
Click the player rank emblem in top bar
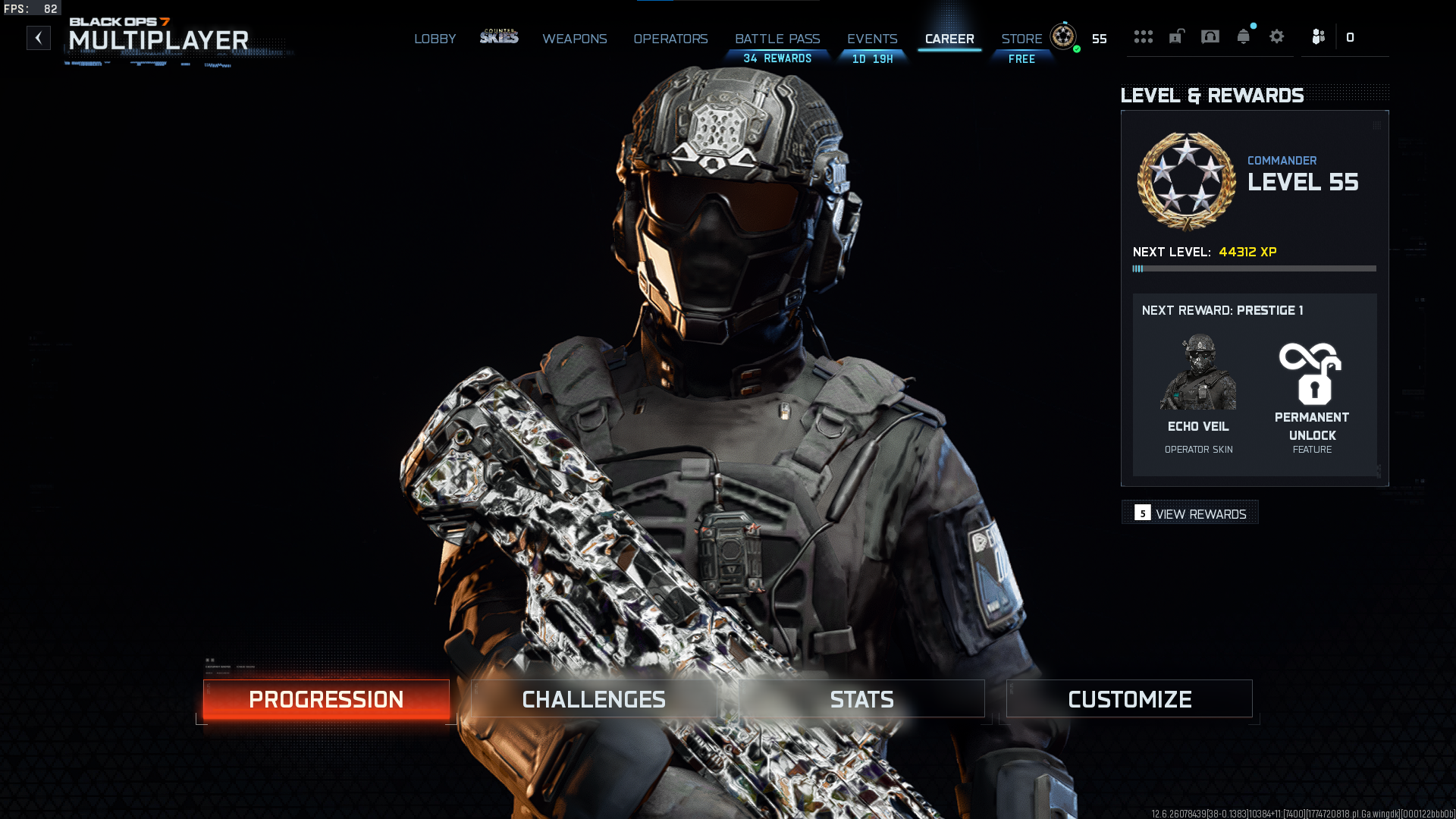pos(1063,36)
